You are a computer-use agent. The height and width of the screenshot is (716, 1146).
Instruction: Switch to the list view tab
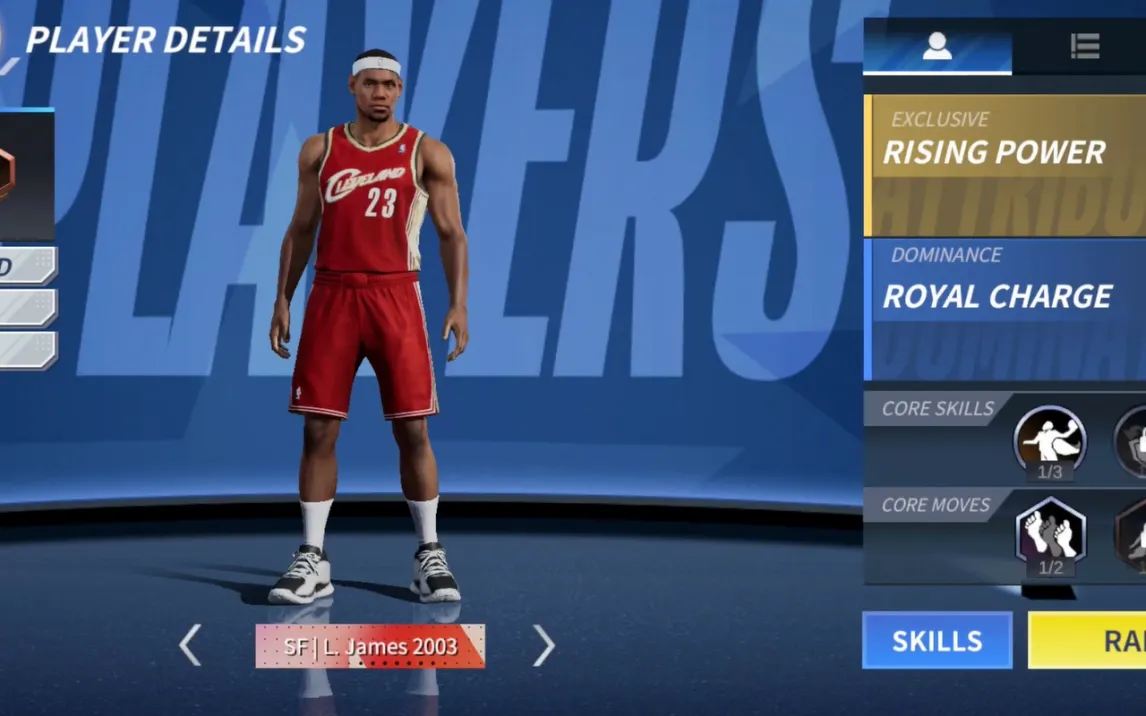(x=1084, y=46)
